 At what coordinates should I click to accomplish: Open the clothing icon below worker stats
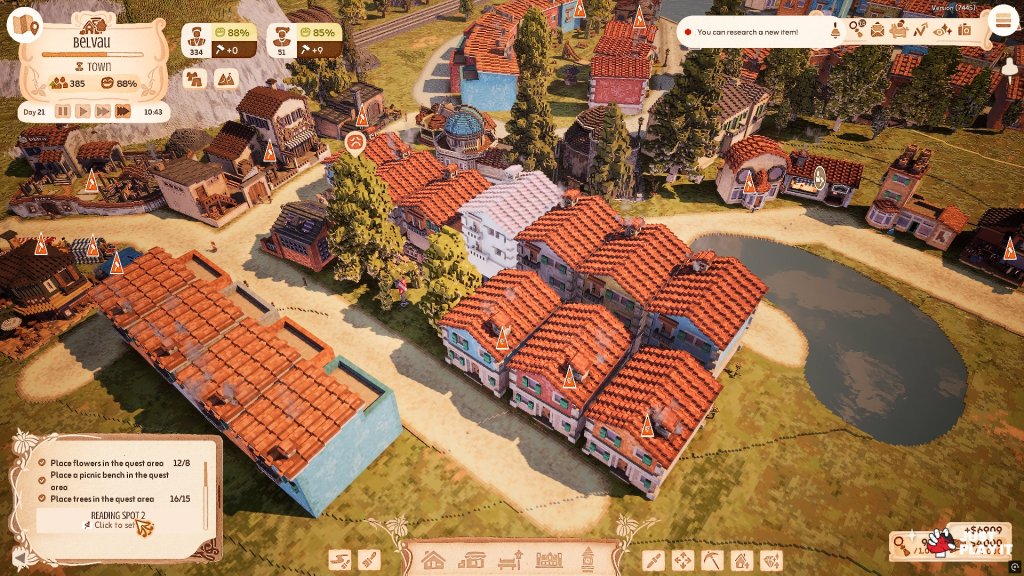point(197,78)
